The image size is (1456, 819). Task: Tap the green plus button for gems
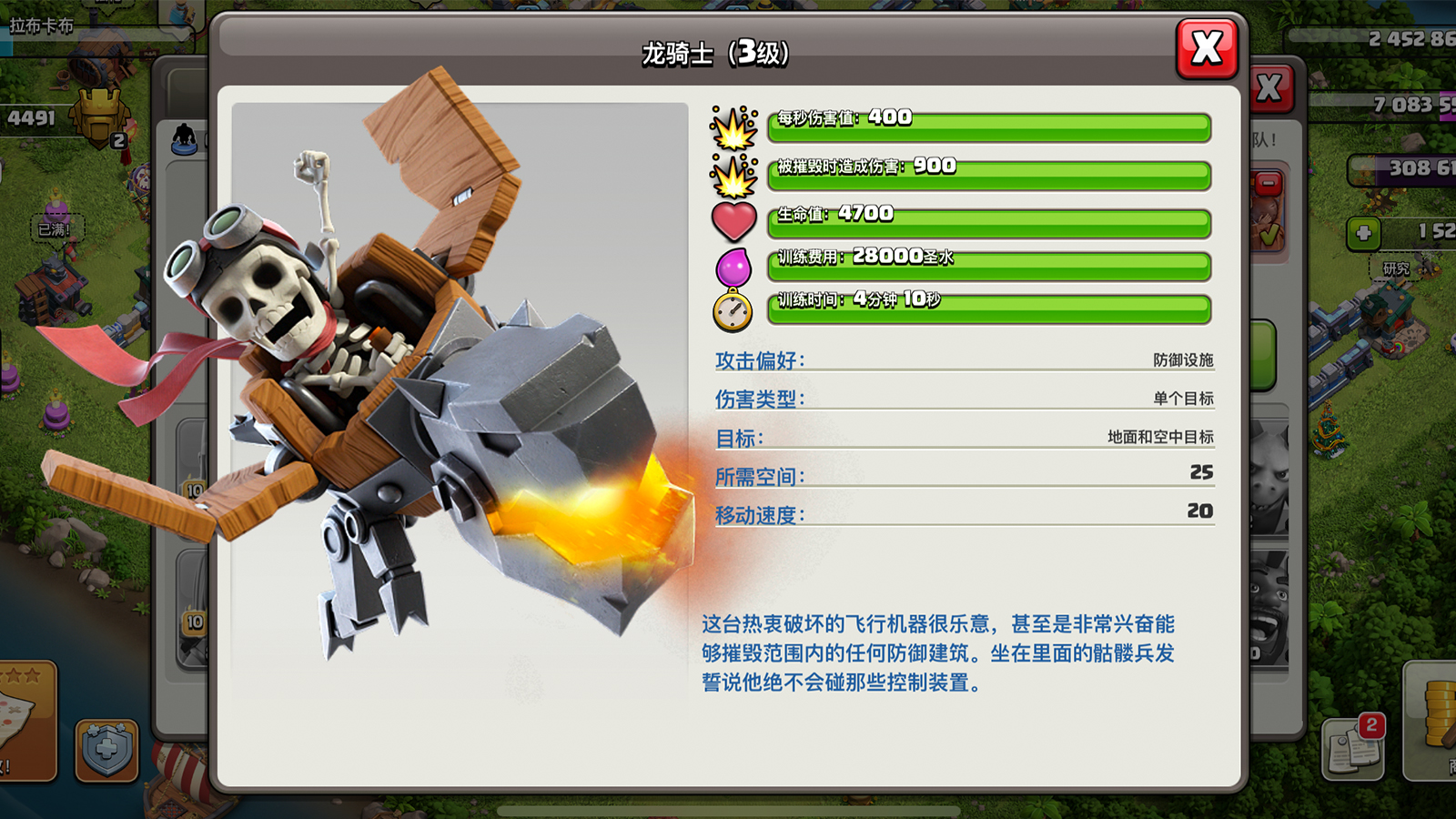click(x=1363, y=233)
